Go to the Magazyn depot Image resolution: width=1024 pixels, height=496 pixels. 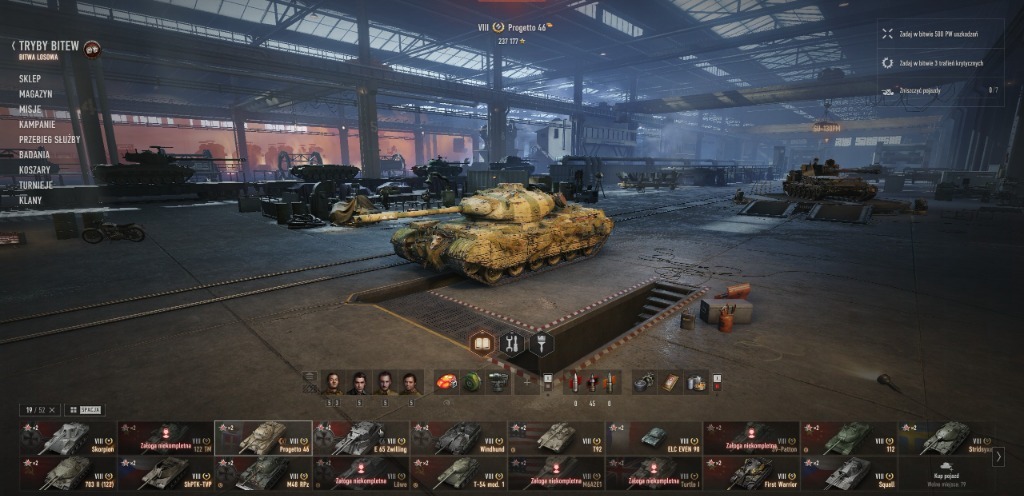point(35,94)
